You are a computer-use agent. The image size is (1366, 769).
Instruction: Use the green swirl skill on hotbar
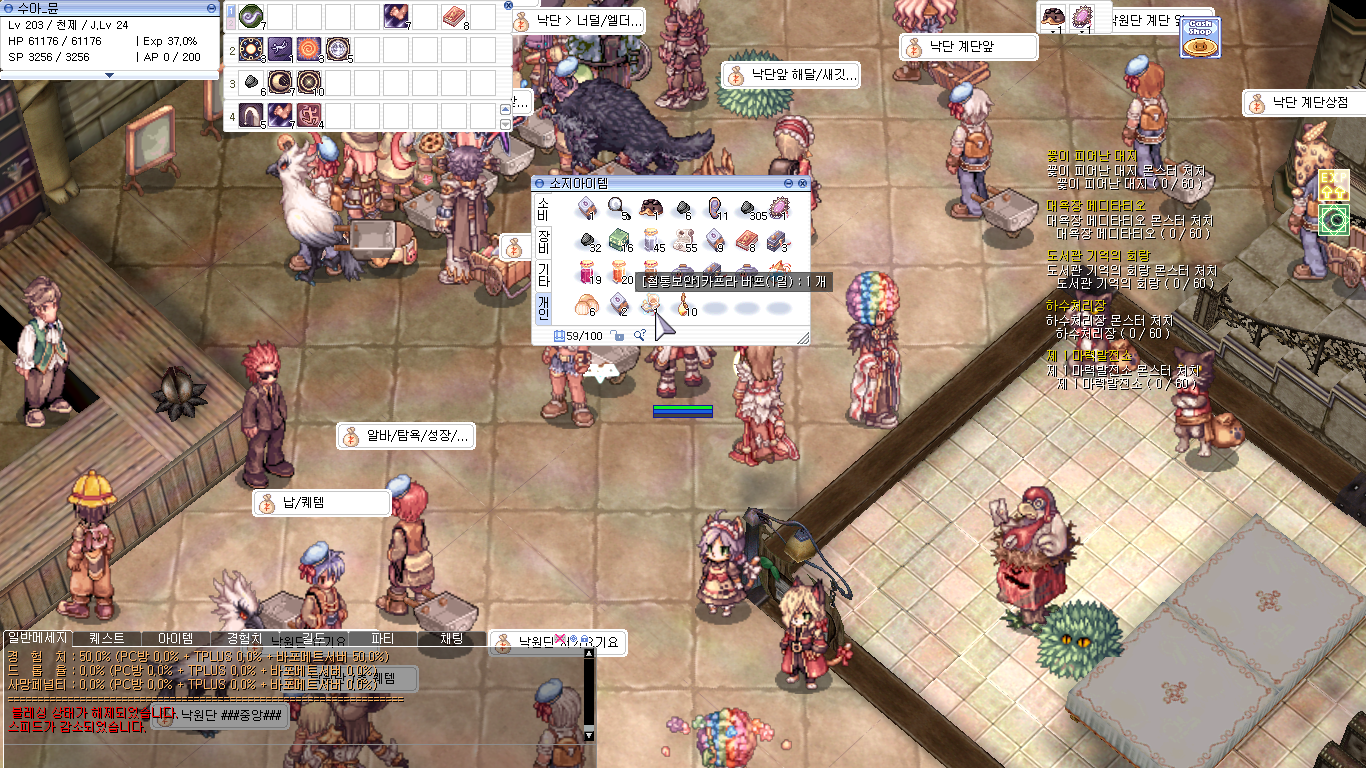tap(250, 16)
